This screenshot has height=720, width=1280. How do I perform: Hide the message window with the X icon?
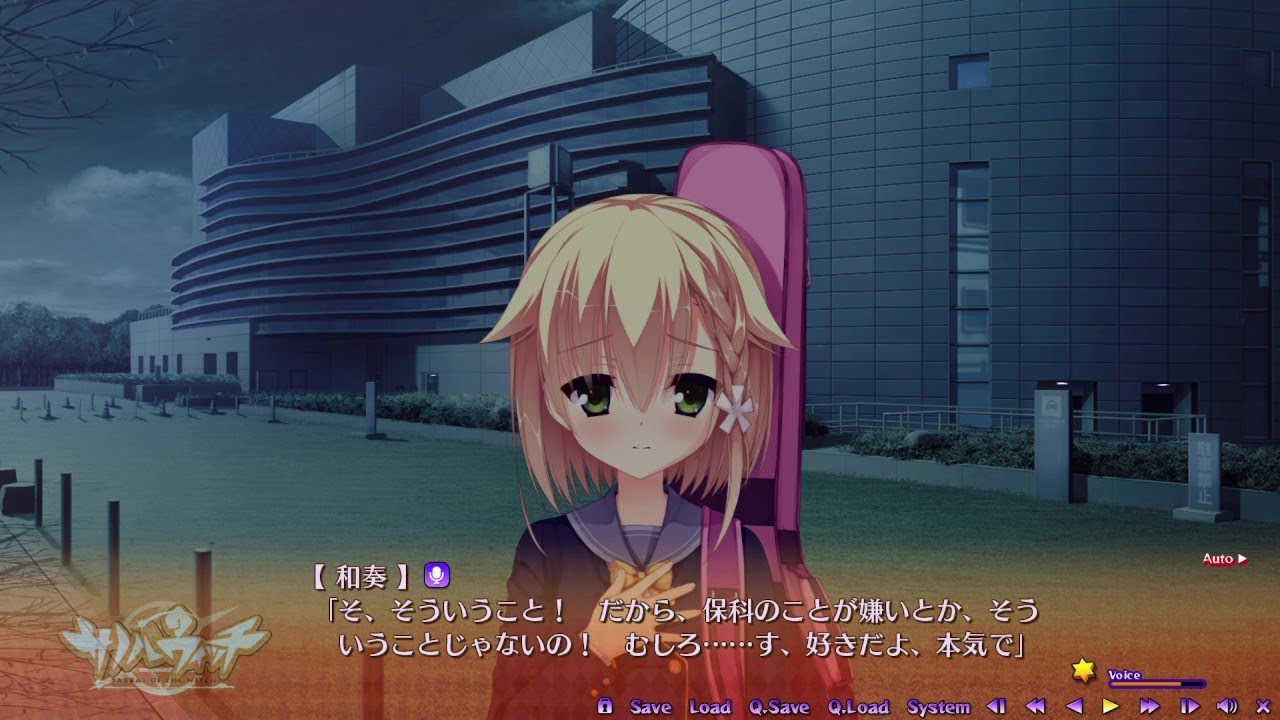(1263, 706)
